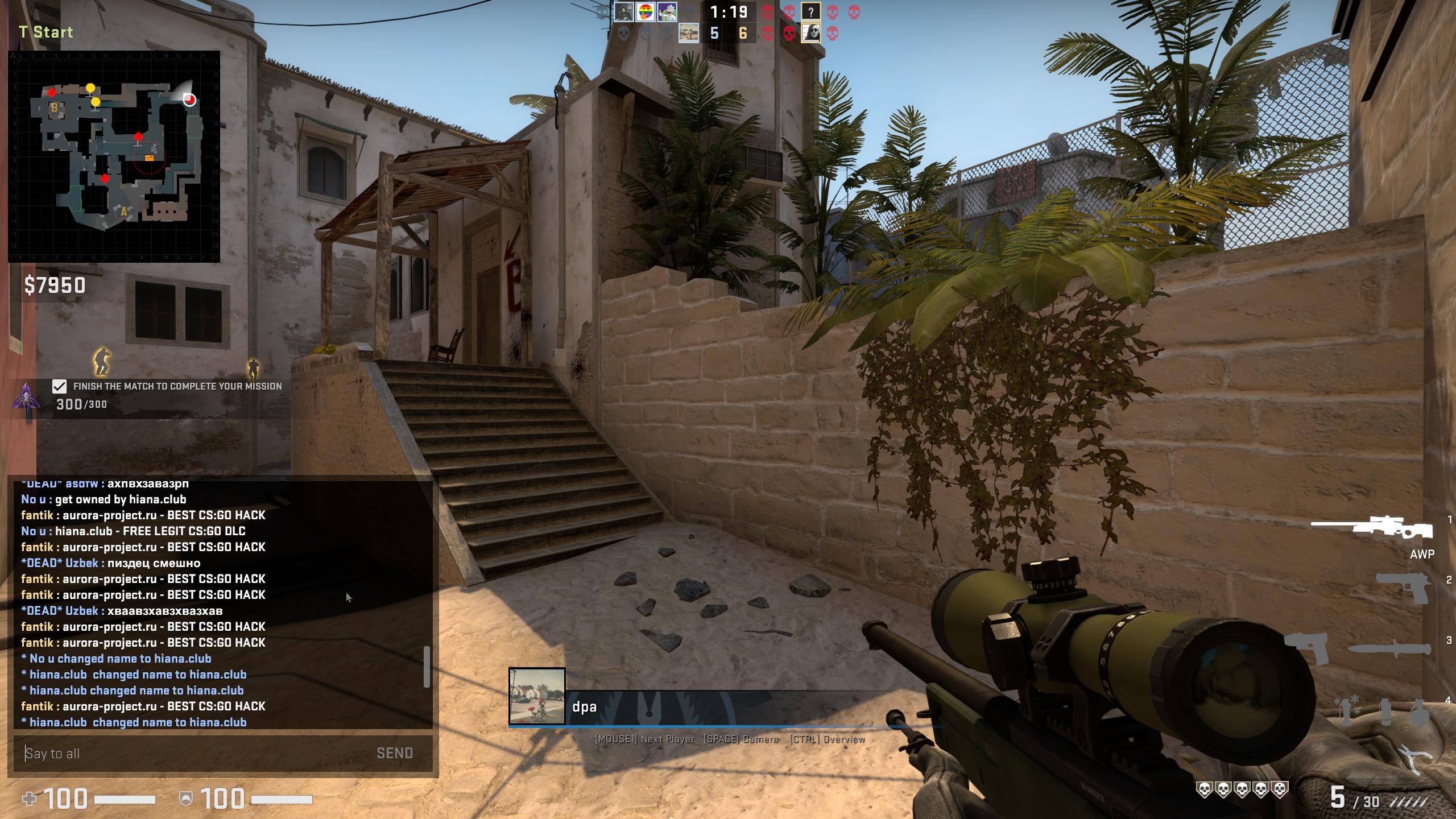The height and width of the screenshot is (819, 1456).
Task: Click the chat log scrollbar
Action: 427,667
